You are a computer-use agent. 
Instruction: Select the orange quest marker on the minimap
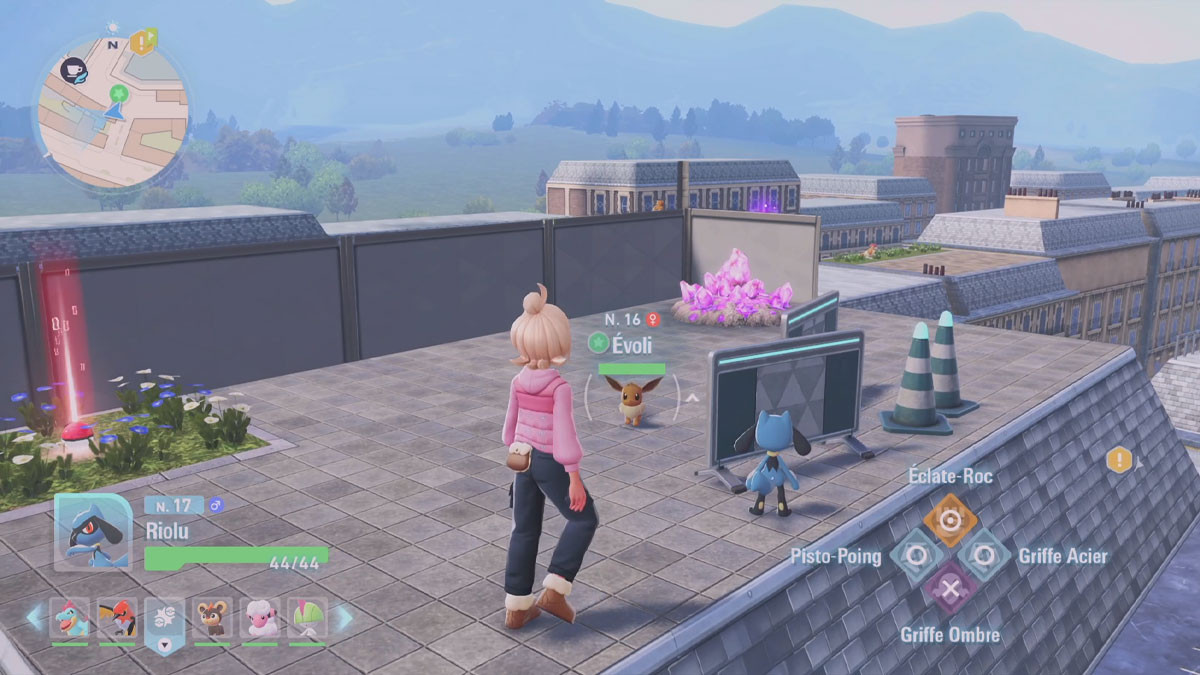coord(143,41)
